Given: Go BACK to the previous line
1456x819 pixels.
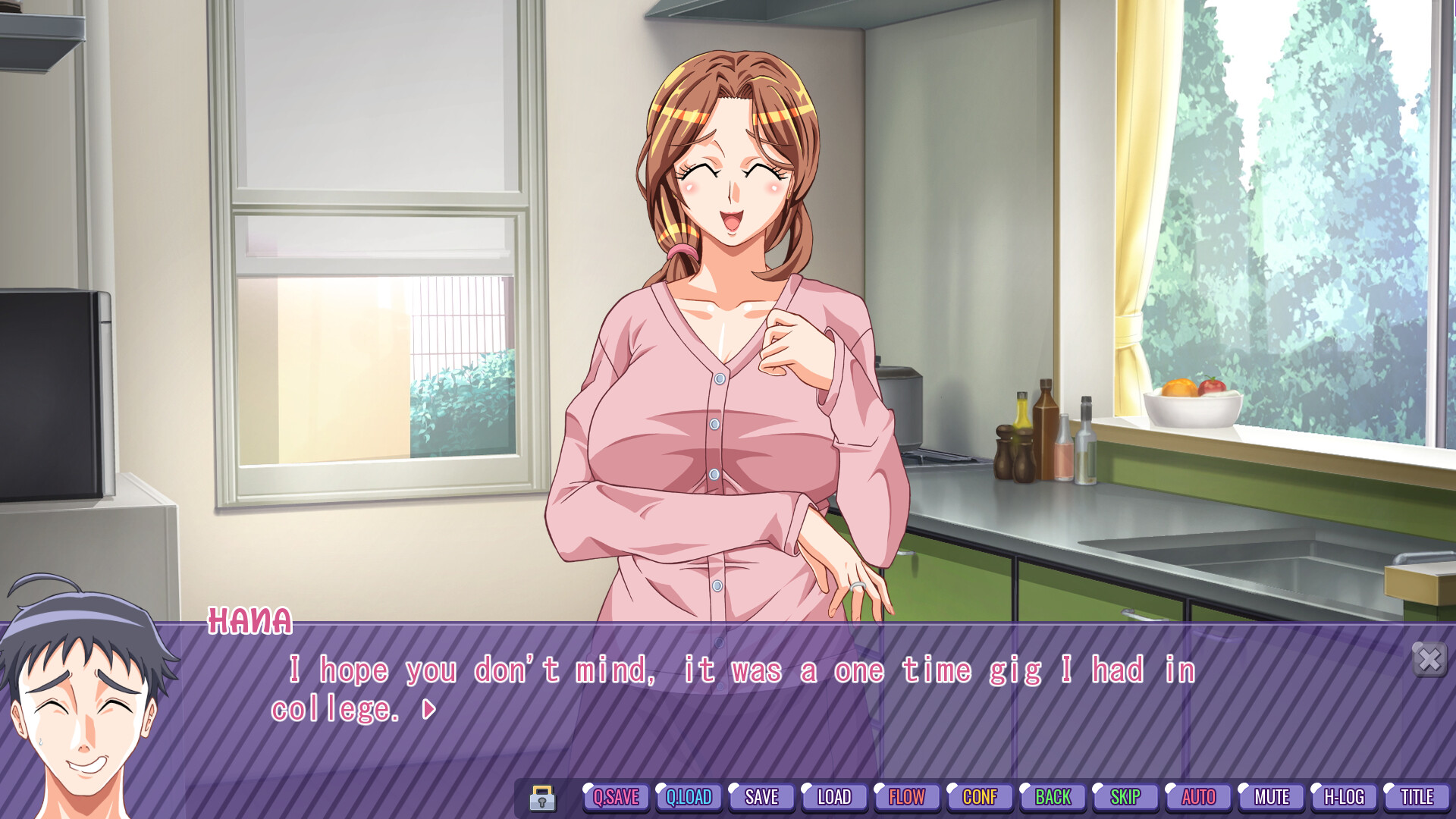Looking at the screenshot, I should pyautogui.click(x=1052, y=797).
